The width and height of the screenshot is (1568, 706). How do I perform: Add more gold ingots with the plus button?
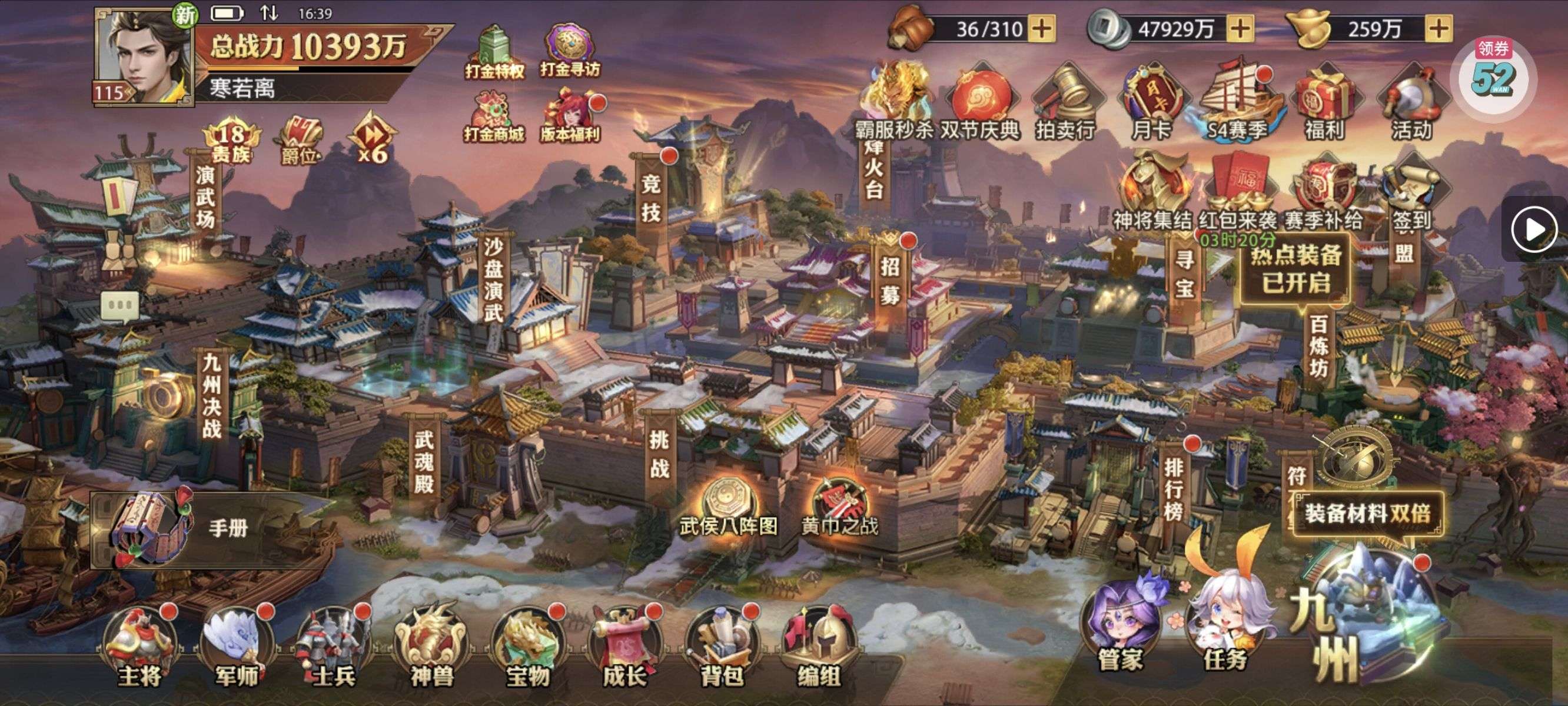tap(1439, 29)
